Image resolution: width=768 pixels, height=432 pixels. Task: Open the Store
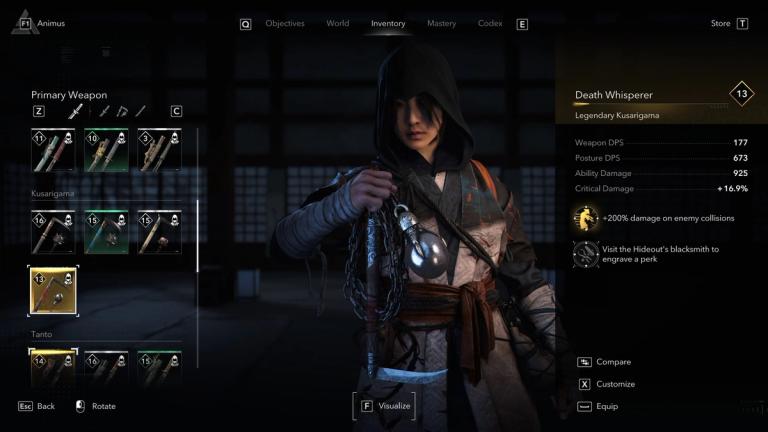coord(721,23)
